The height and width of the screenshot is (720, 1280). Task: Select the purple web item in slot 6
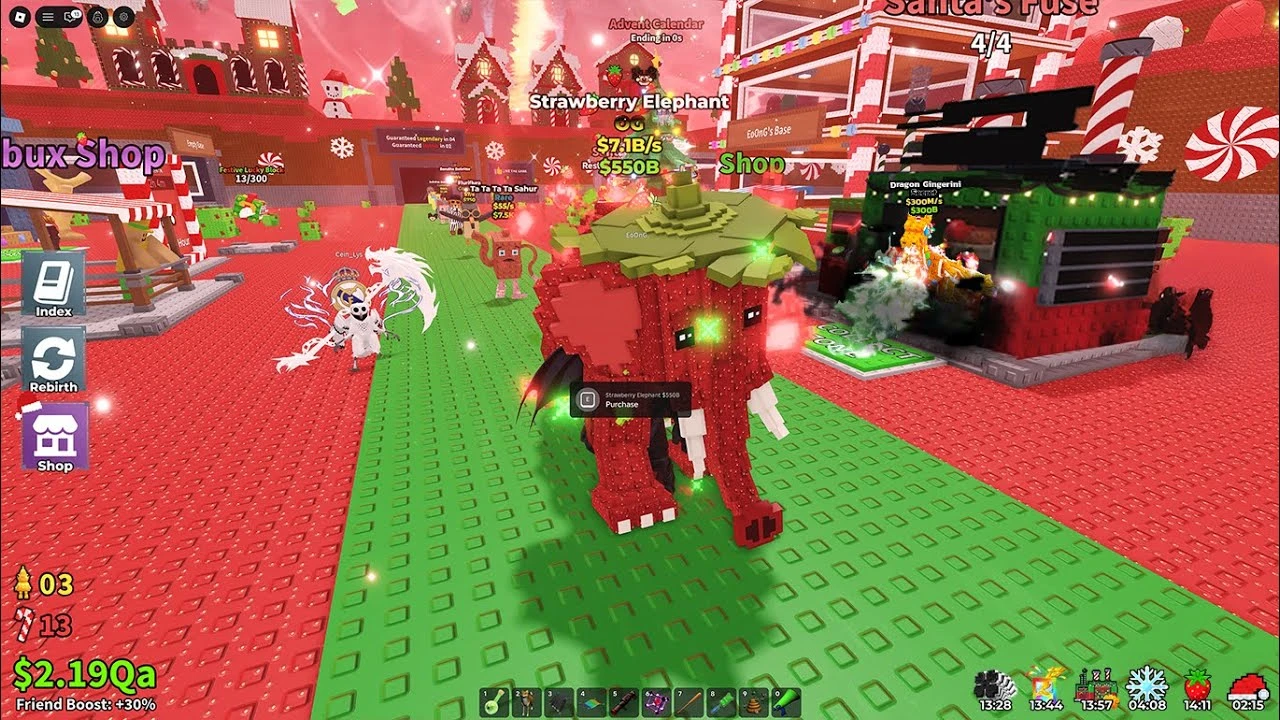click(x=654, y=702)
